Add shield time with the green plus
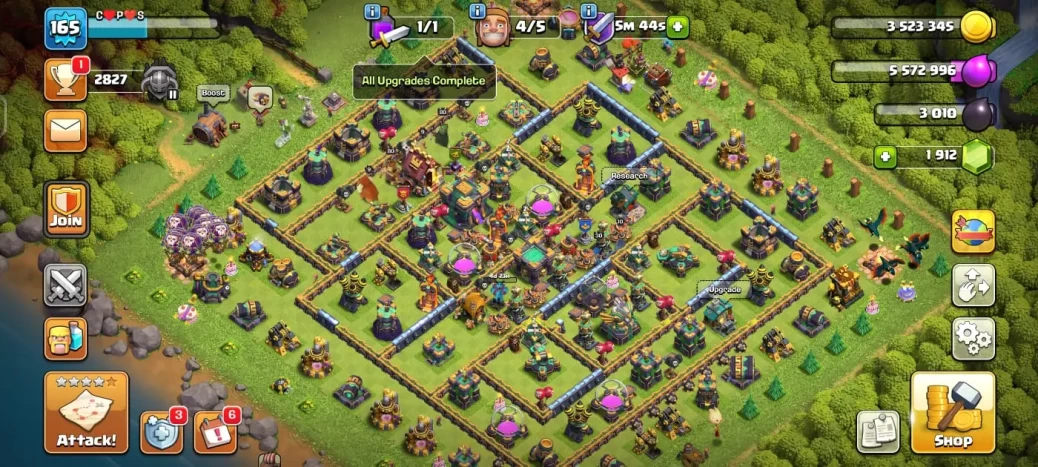 [677, 27]
